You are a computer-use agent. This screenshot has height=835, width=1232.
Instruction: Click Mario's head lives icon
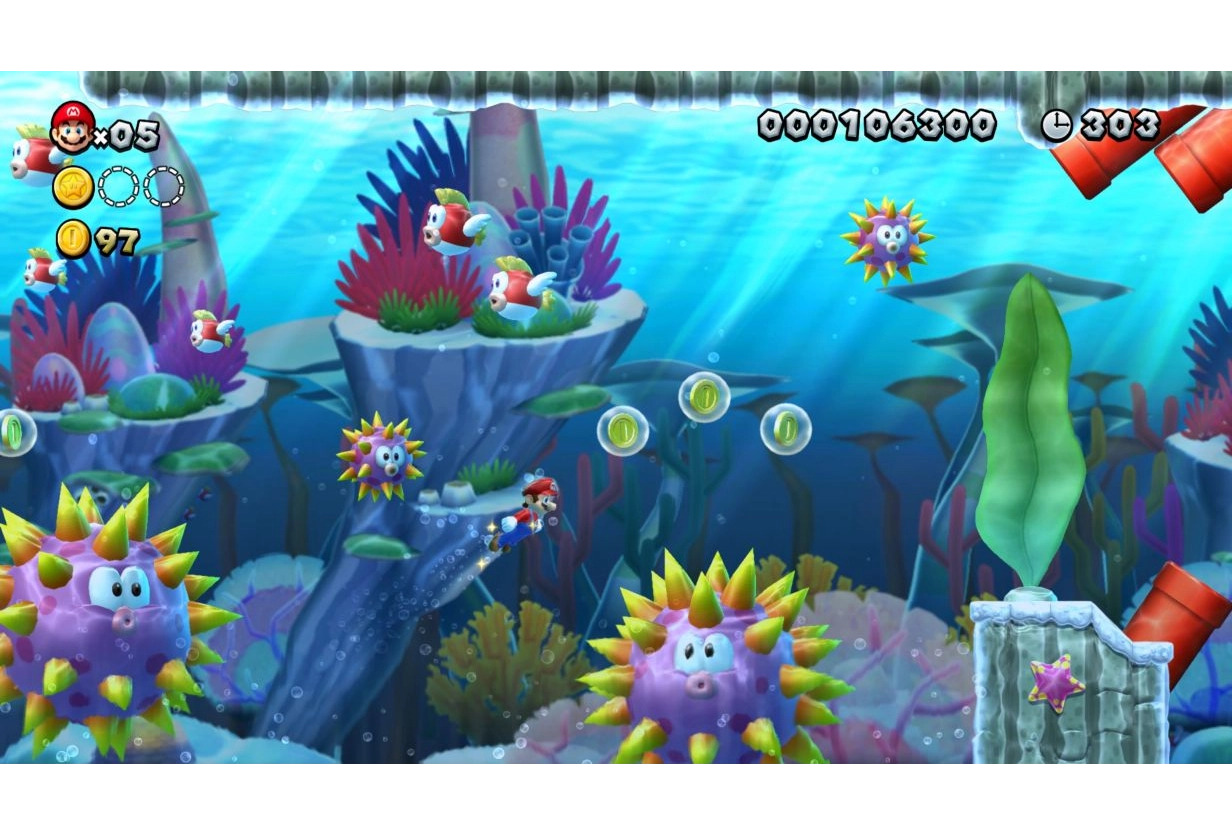point(72,127)
